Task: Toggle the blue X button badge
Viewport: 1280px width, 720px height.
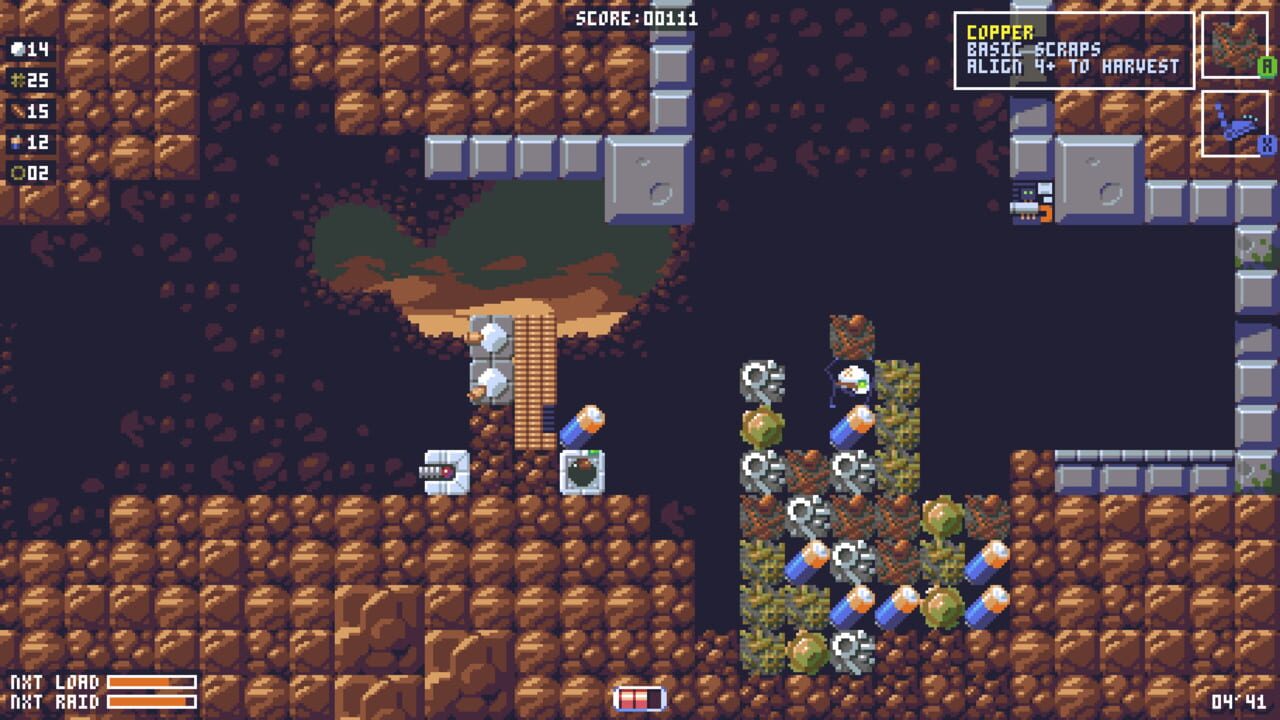Action: 1269,146
